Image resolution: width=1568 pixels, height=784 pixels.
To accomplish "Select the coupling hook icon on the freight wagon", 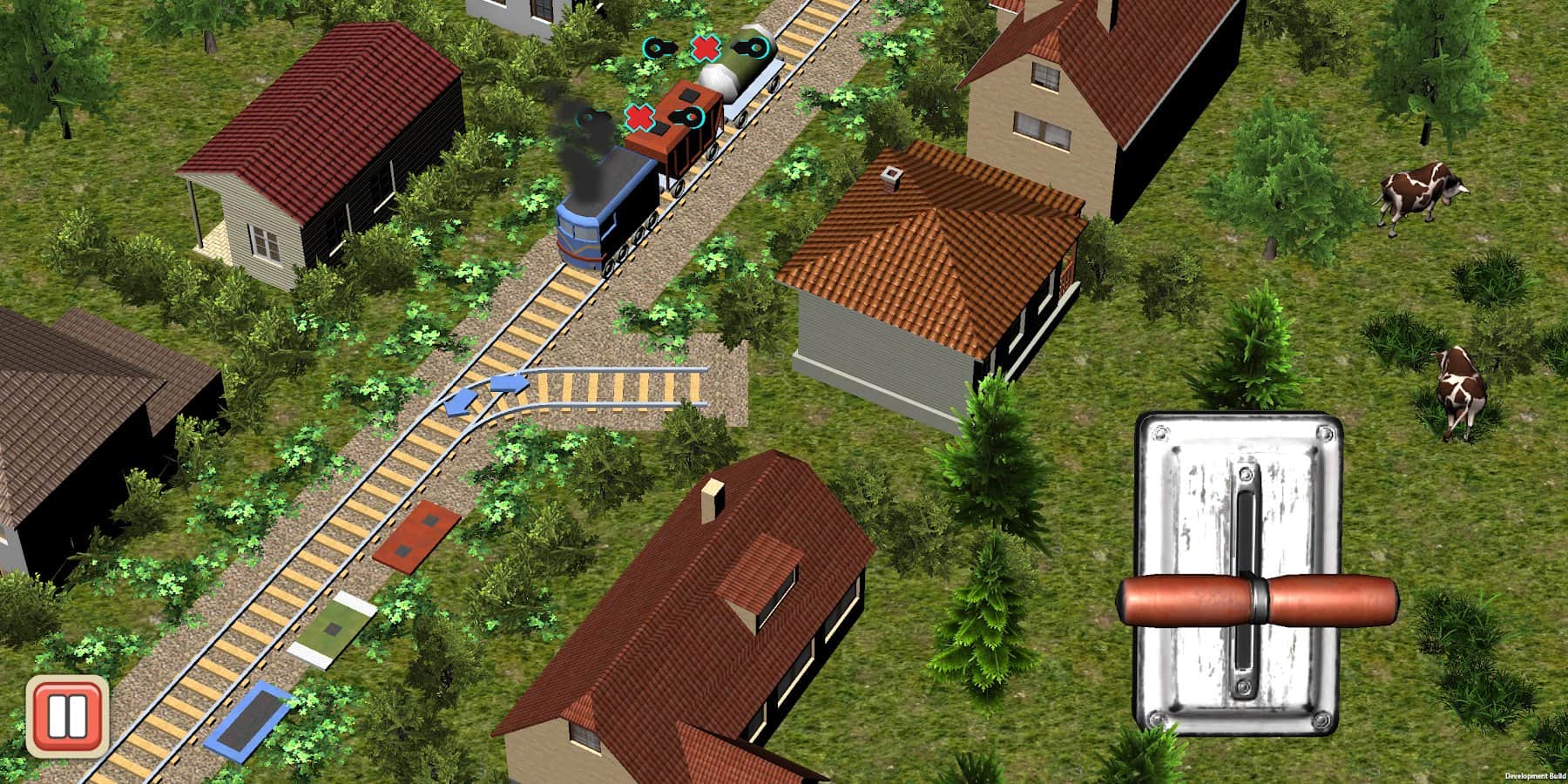I will (x=688, y=117).
